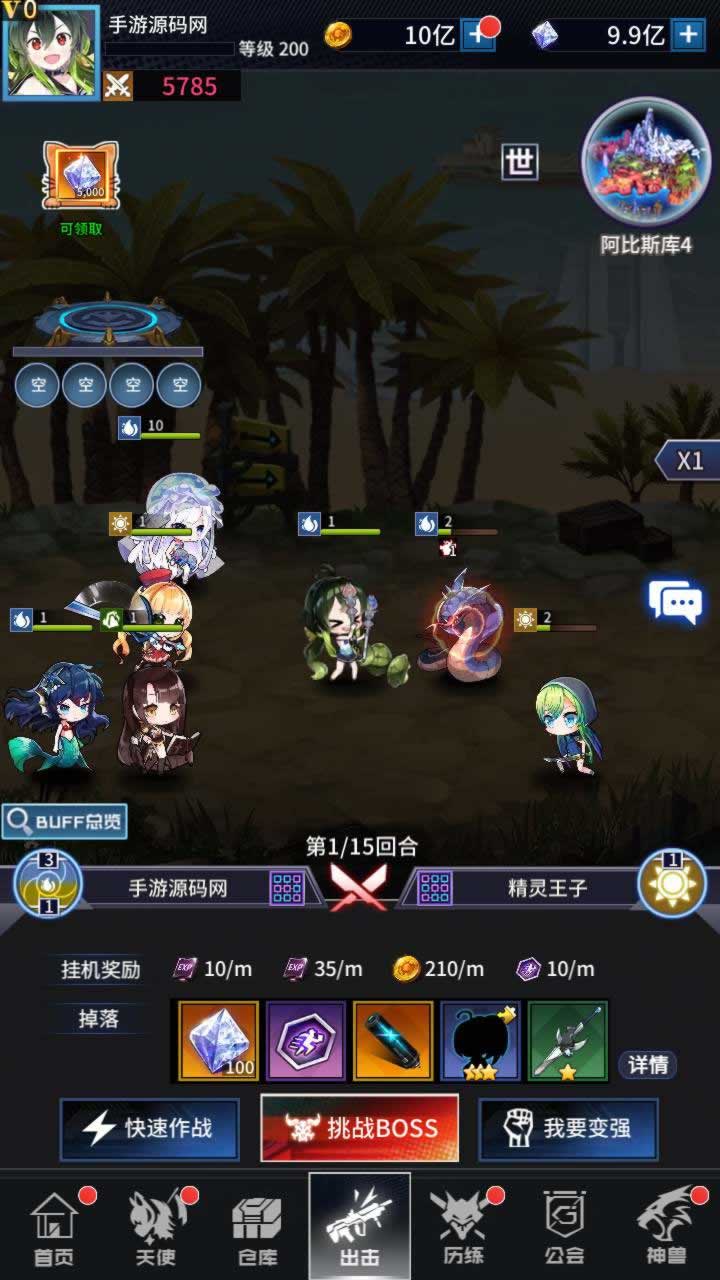Open the 'I want to get stronger' guide
The height and width of the screenshot is (1280, 720).
point(568,1129)
